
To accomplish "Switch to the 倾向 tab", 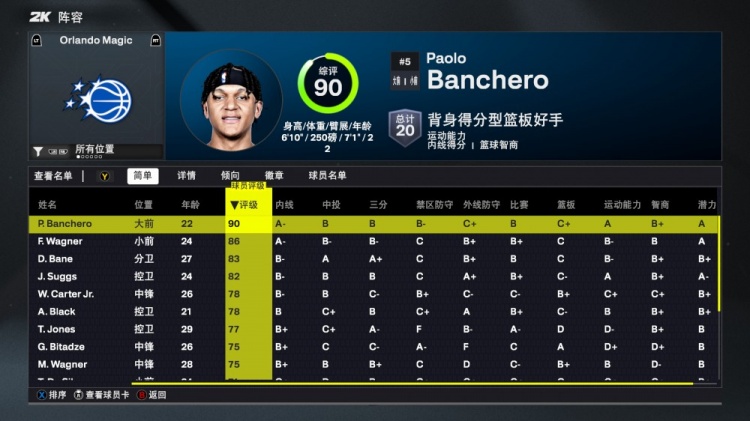I will pos(230,176).
